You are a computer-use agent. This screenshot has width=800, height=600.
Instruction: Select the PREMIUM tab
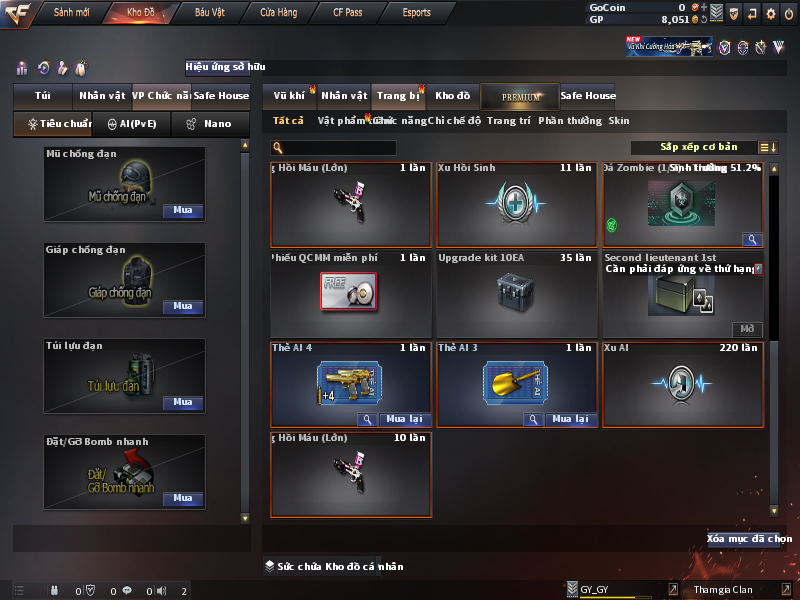click(521, 96)
